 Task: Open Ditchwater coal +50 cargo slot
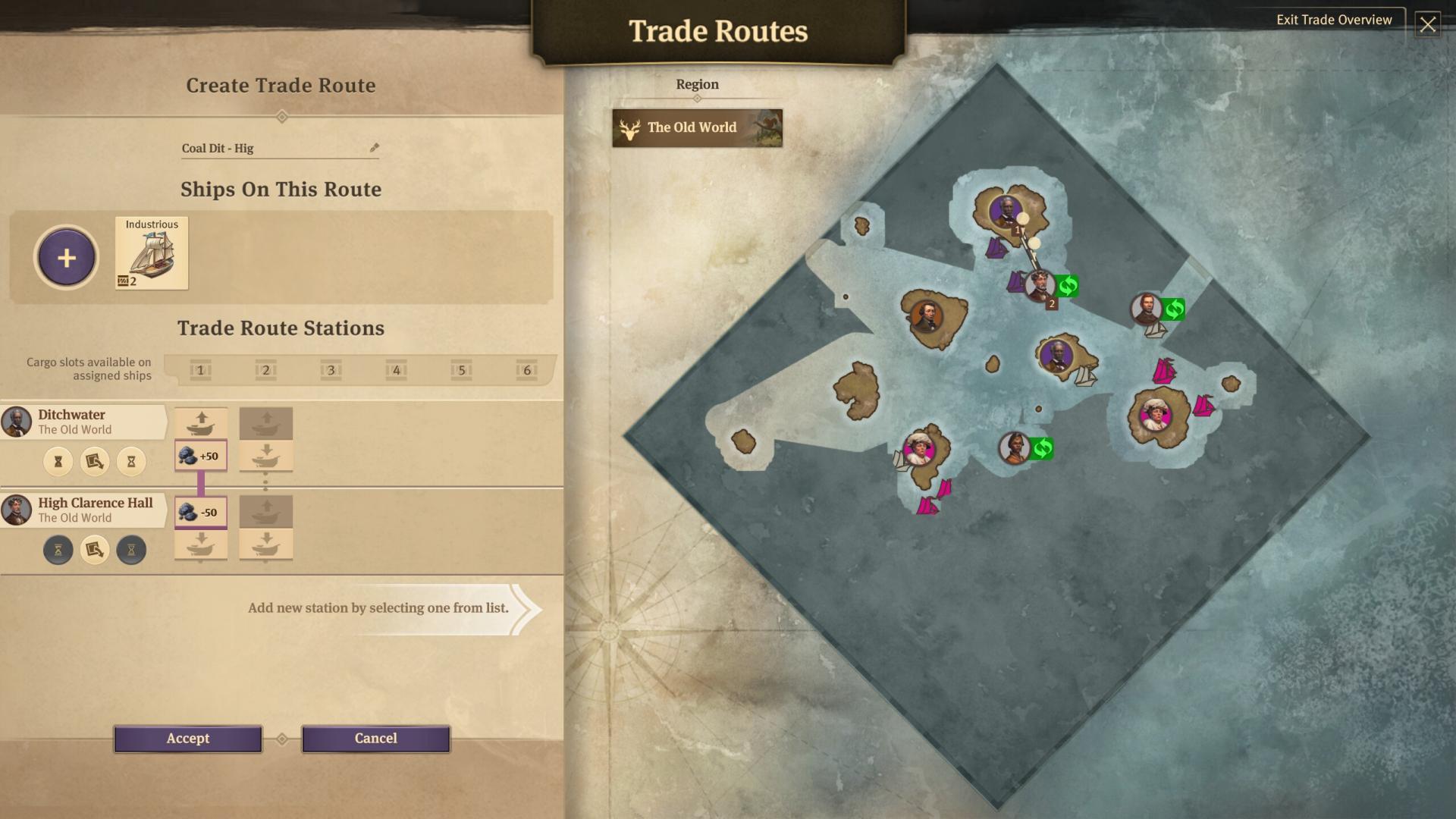(201, 456)
